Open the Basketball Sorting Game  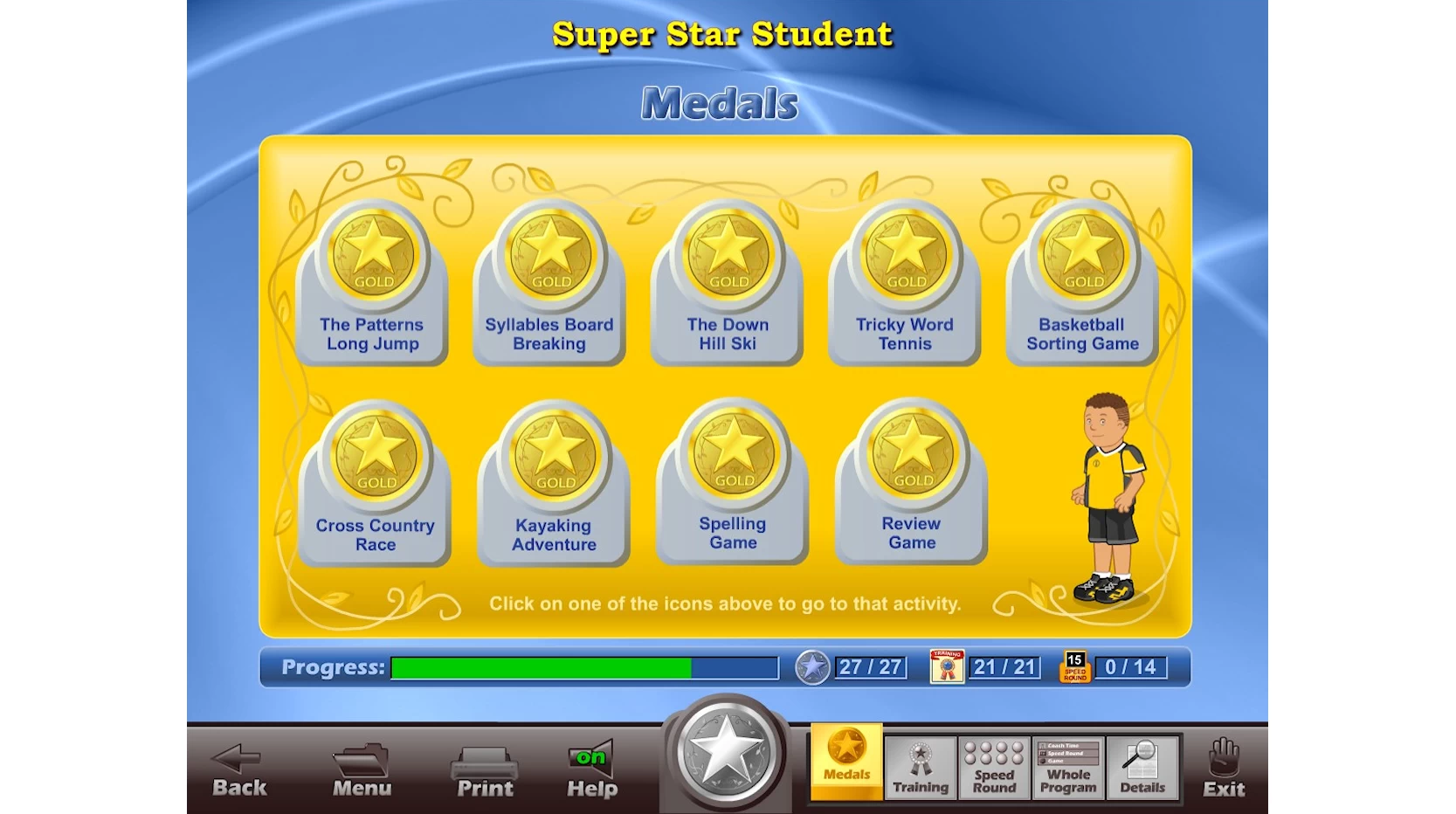click(1082, 281)
